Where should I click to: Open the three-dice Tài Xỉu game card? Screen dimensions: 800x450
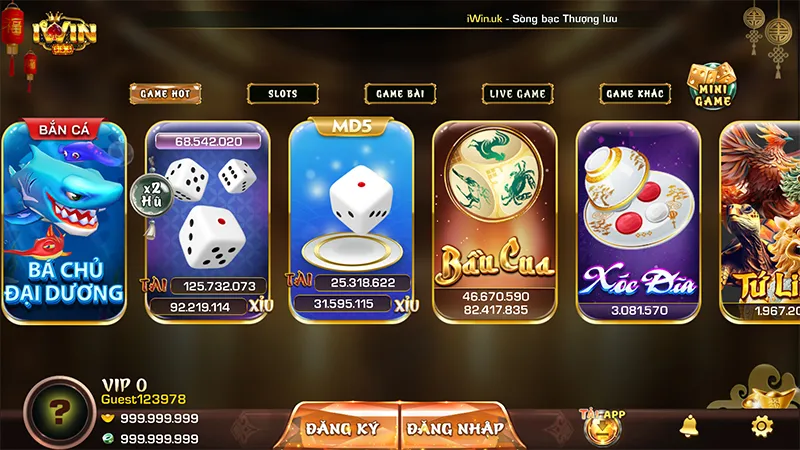[208, 222]
